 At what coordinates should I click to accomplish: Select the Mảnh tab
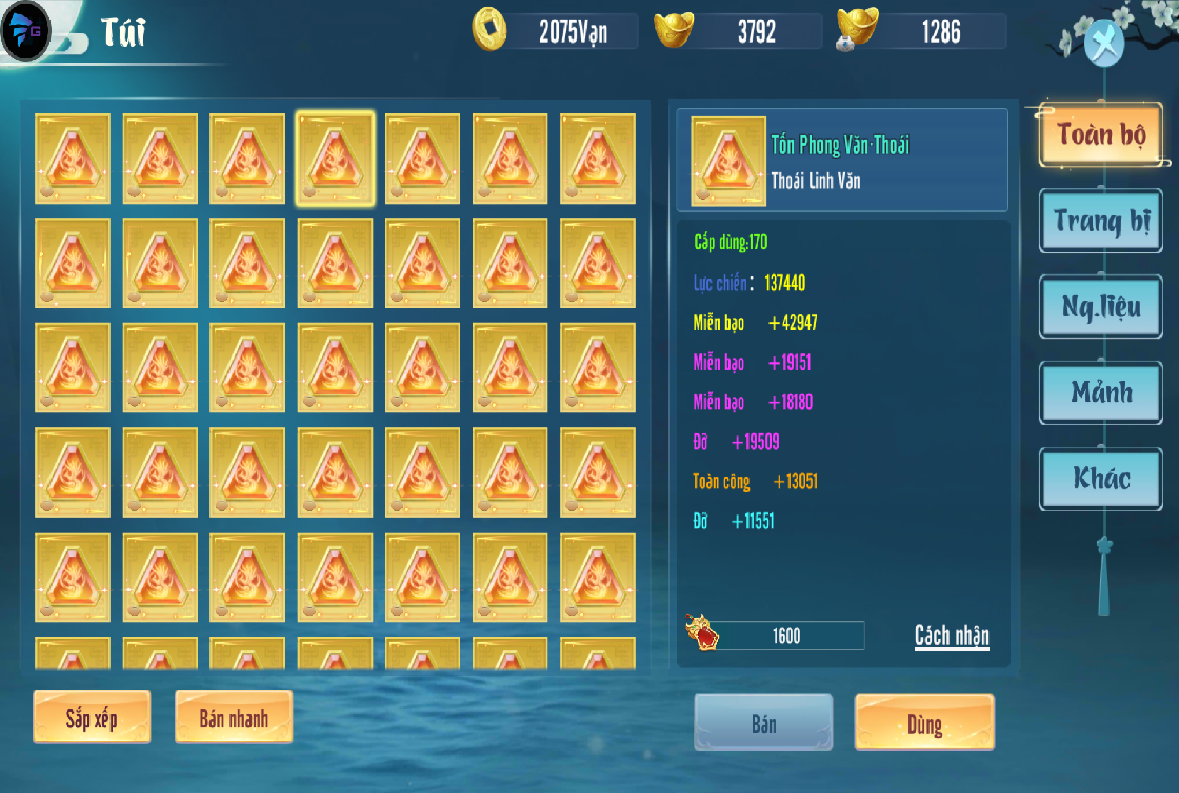pos(1101,392)
